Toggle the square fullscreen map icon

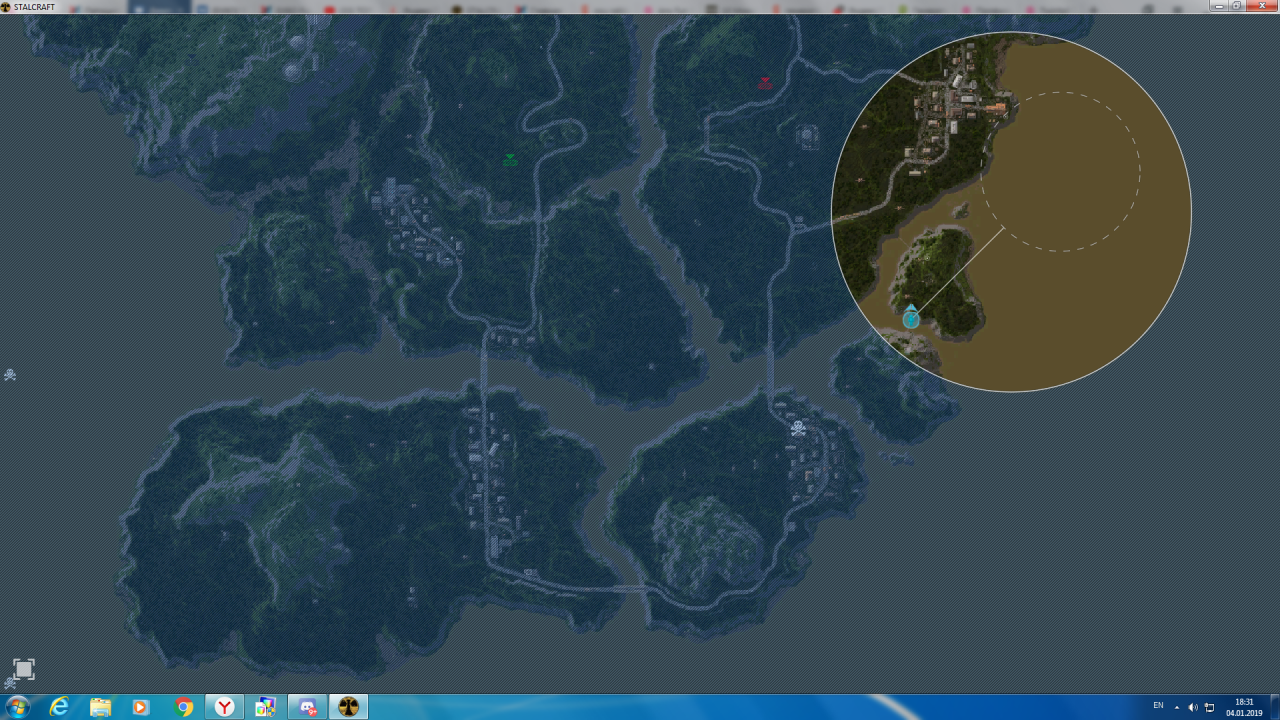(x=24, y=669)
